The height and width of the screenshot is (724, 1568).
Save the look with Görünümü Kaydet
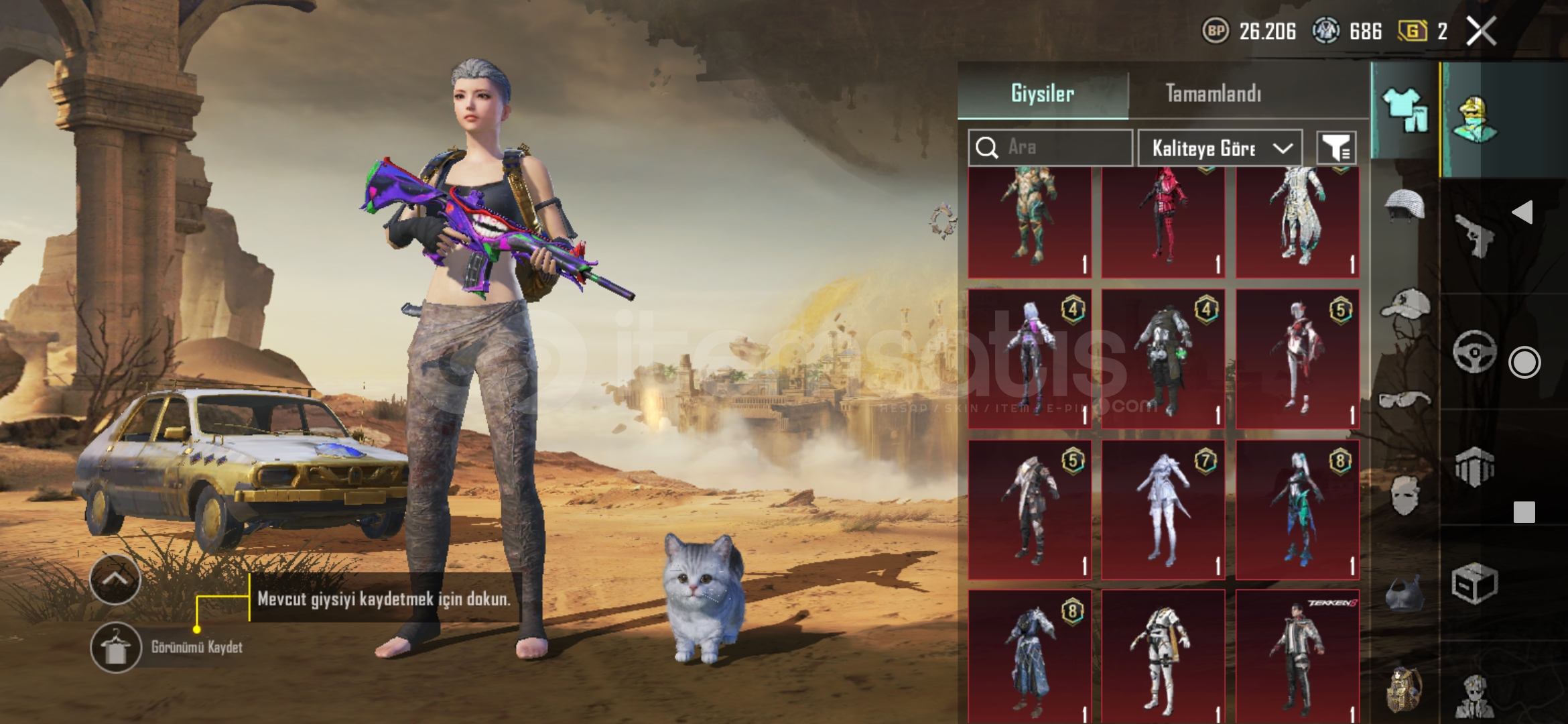click(116, 648)
